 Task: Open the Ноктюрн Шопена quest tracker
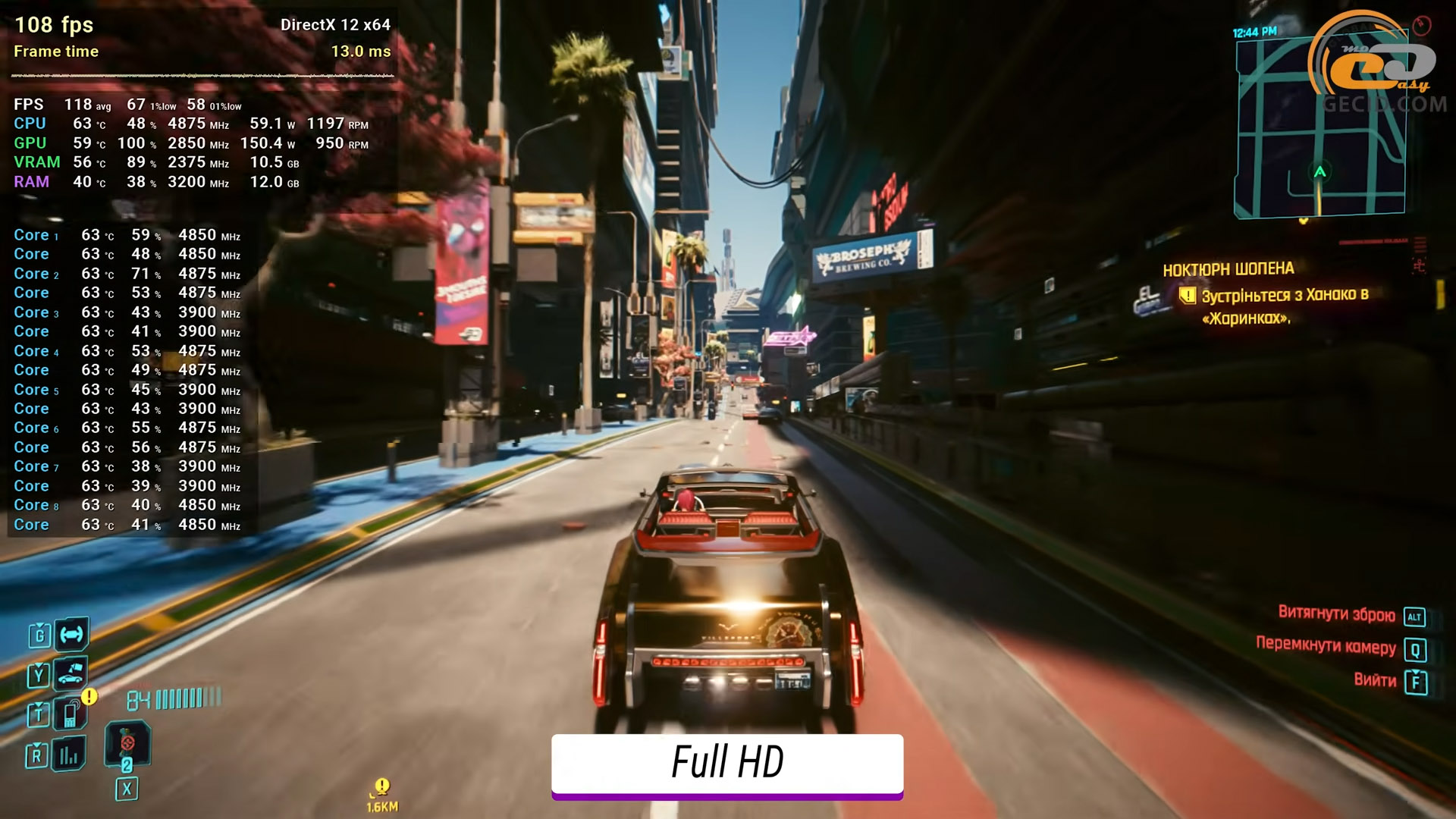[1228, 269]
